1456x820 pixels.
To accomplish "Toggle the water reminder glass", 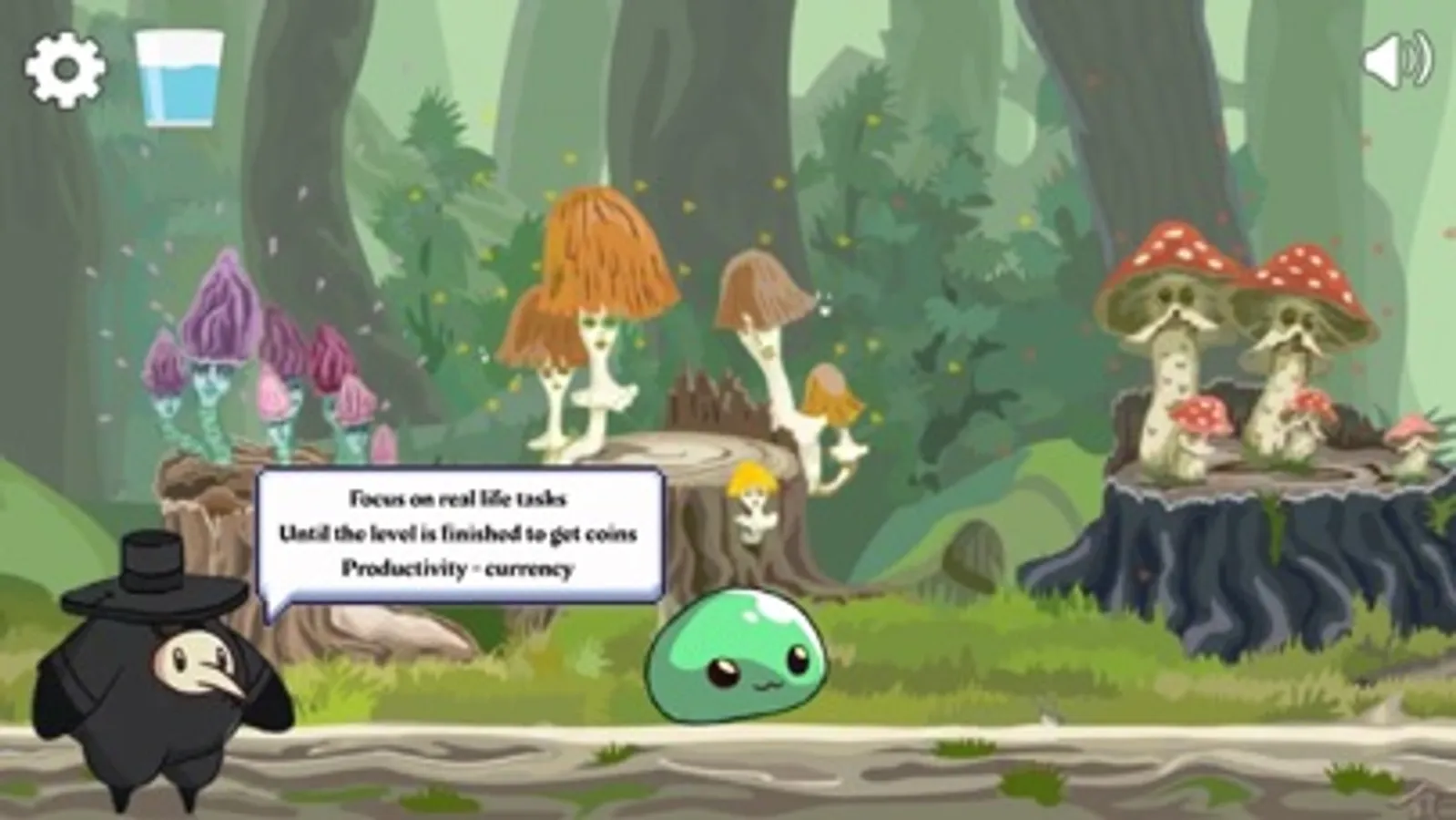I will point(179,77).
